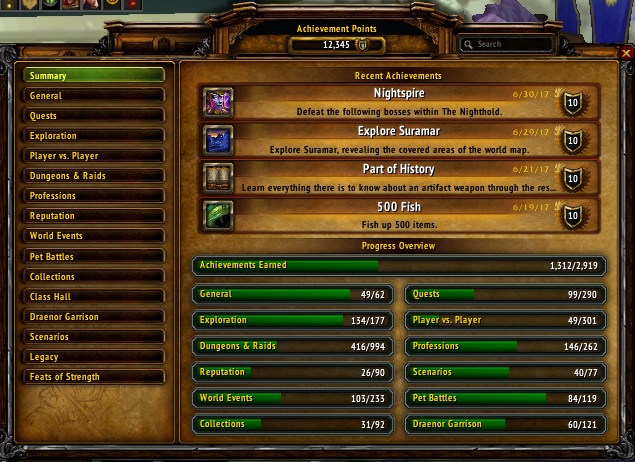Click the Pet Battles progress bar
This screenshot has width=635, height=462.
point(505,398)
